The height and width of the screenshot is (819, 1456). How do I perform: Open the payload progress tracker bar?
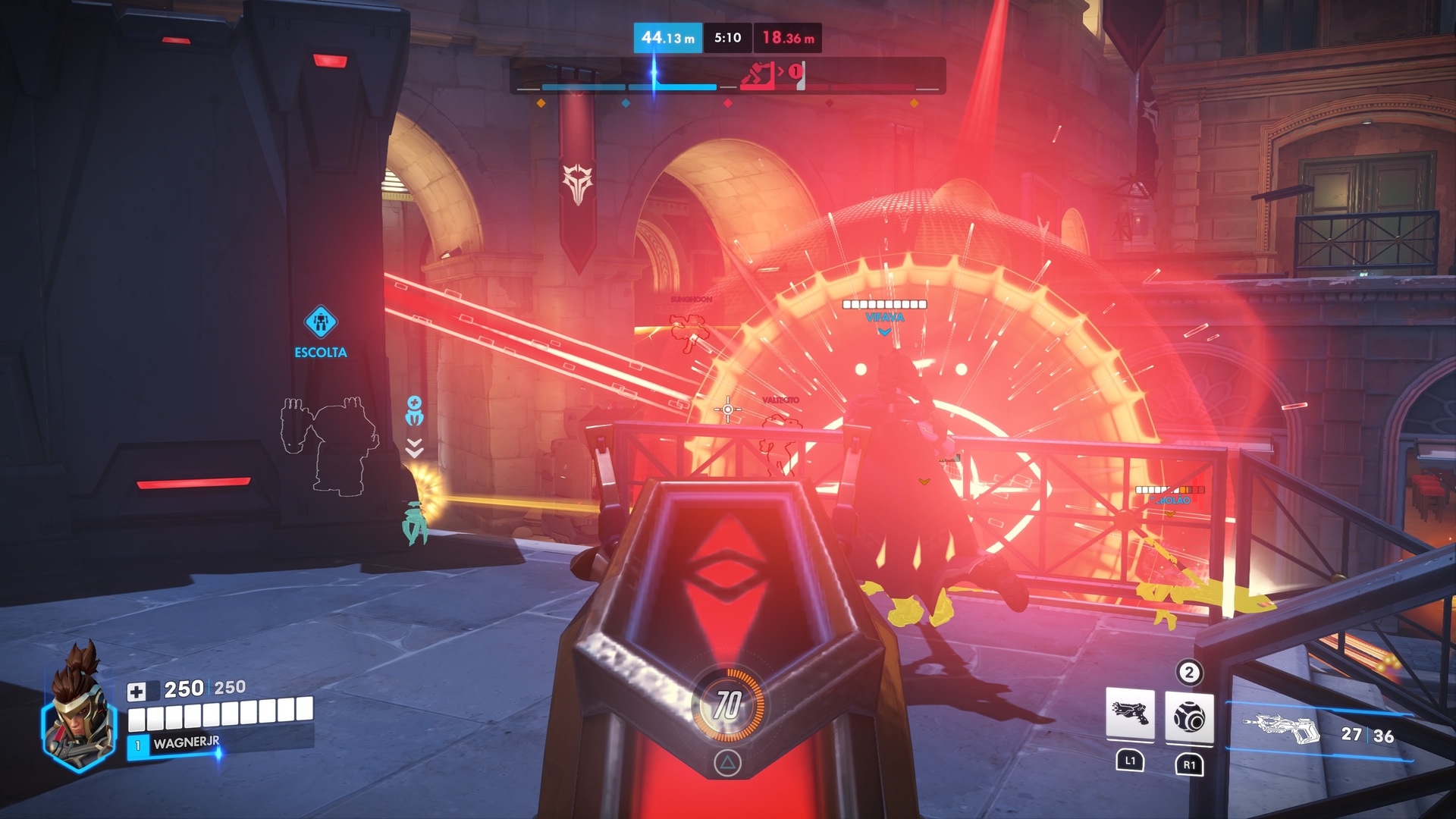(727, 76)
